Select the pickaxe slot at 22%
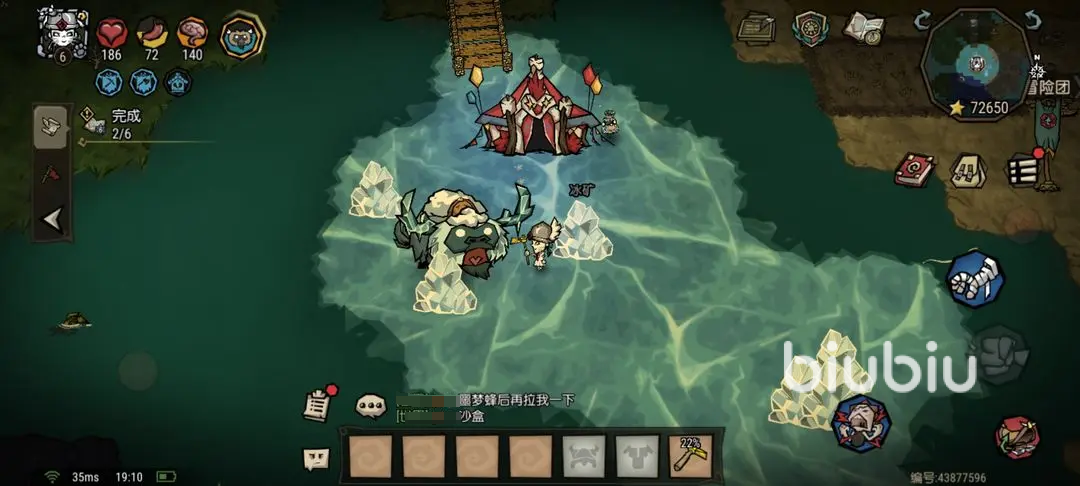The image size is (1080, 486). pos(689,456)
